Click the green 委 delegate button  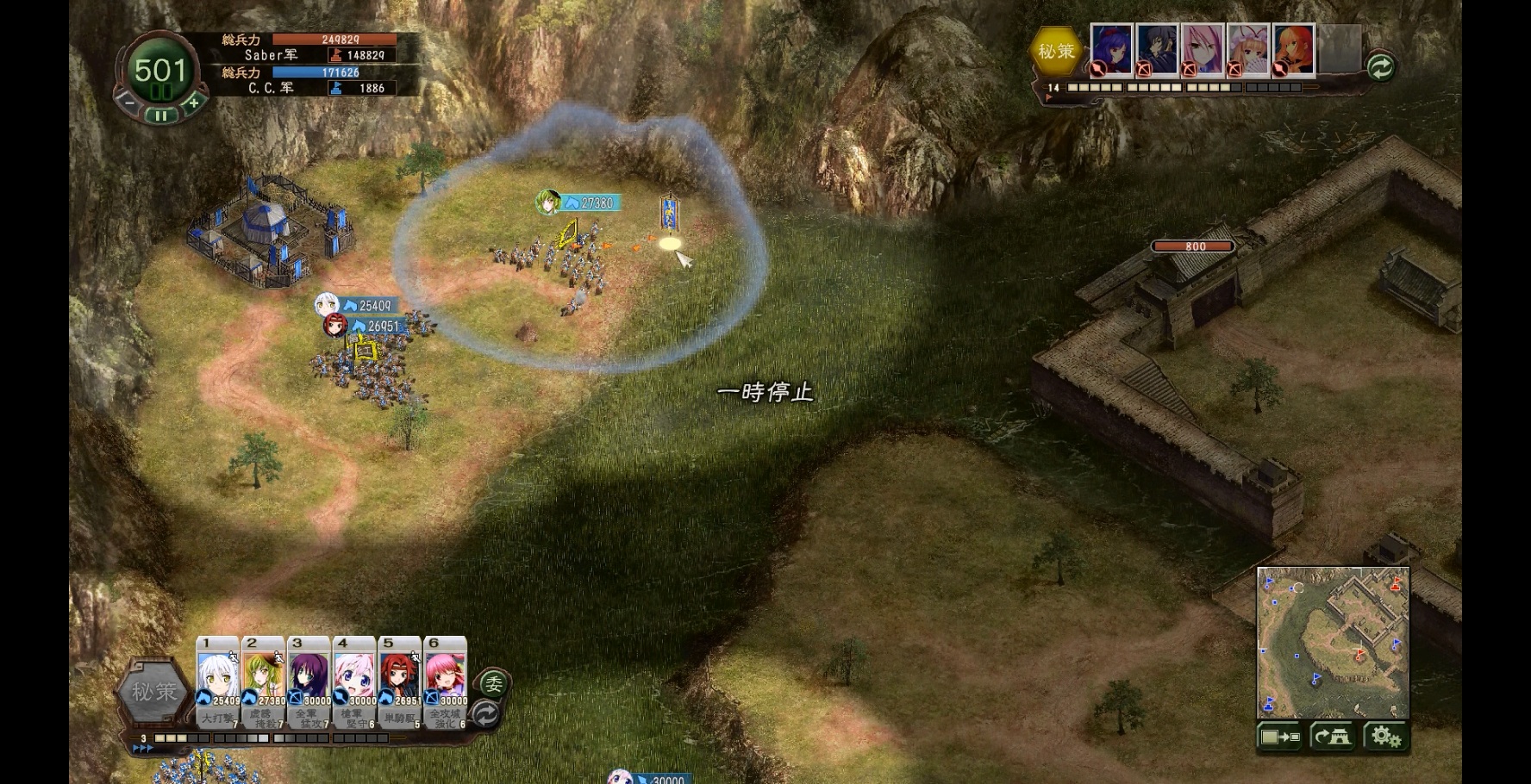point(494,683)
